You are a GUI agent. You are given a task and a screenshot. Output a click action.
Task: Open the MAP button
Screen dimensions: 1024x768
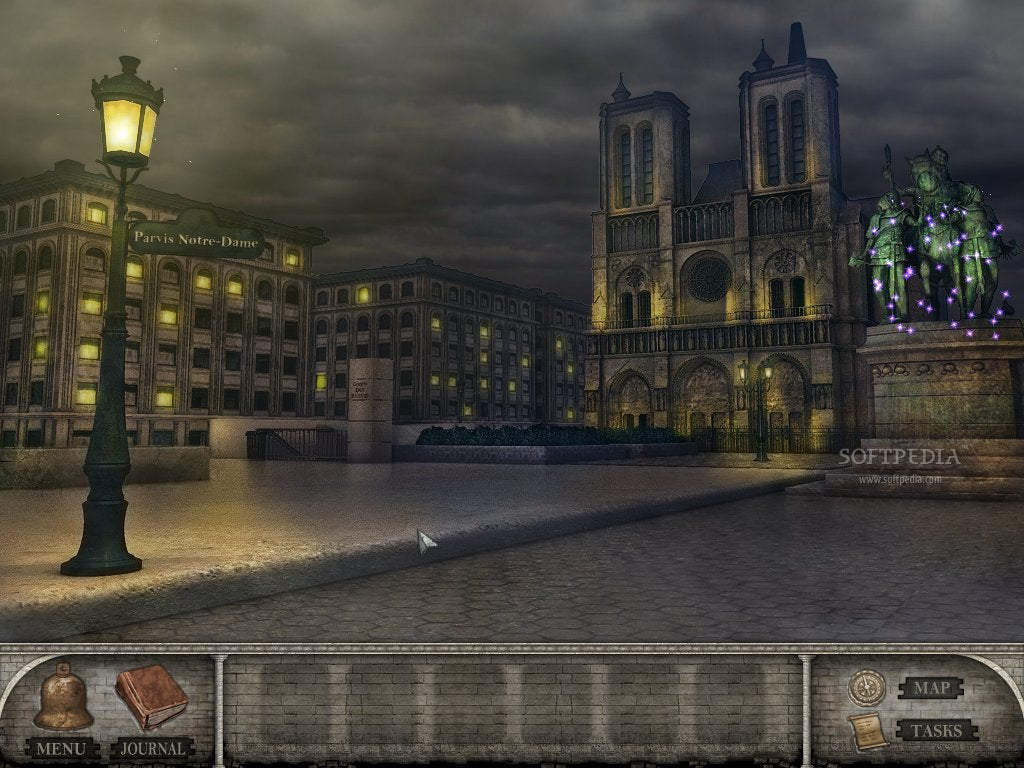930,688
